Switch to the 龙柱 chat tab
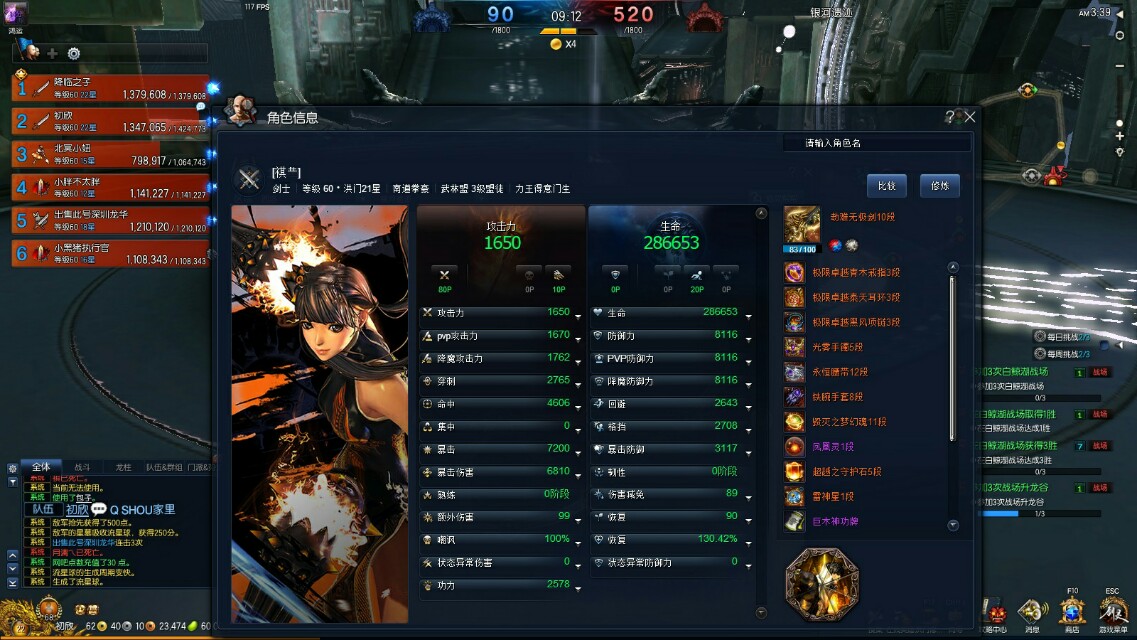 123,467
